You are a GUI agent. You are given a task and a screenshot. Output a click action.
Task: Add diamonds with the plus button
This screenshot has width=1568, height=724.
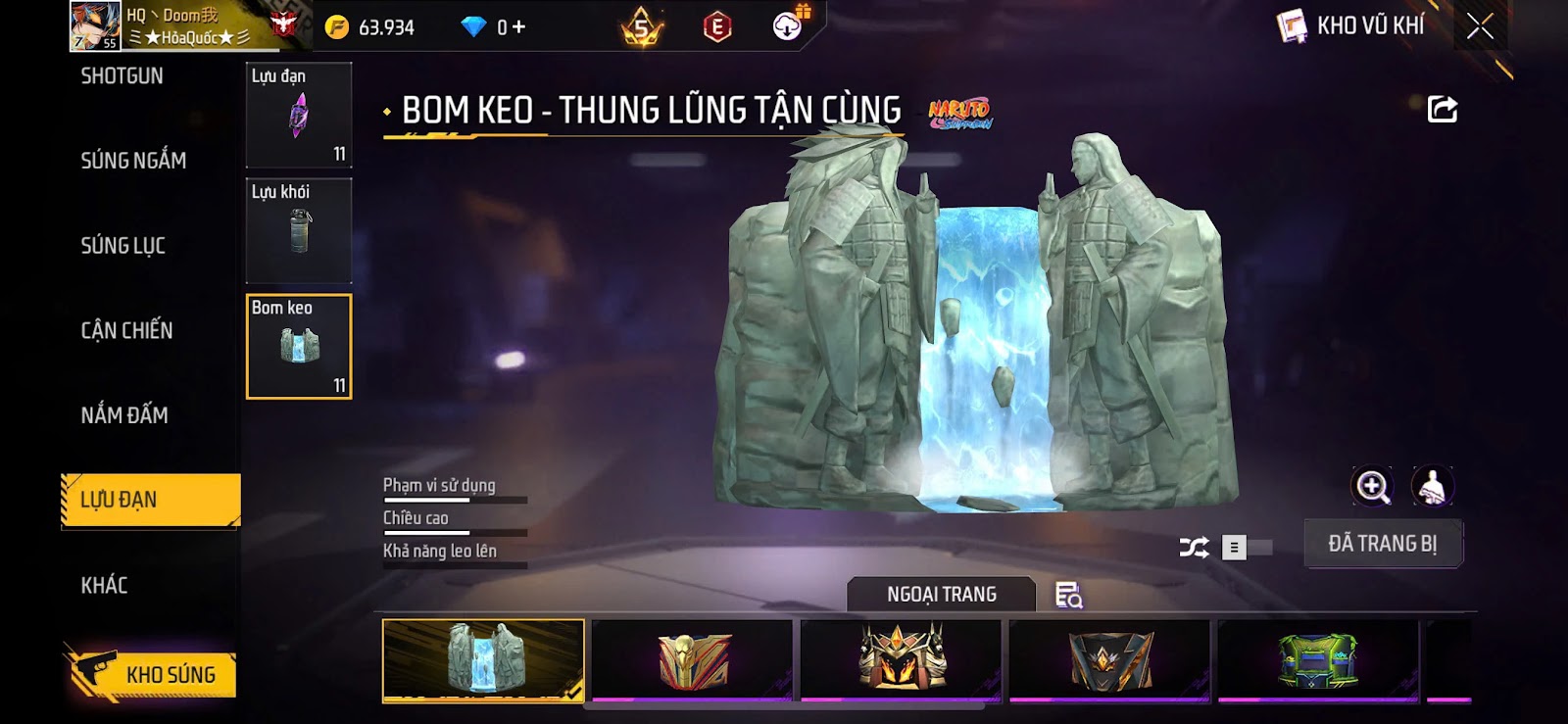tap(517, 27)
